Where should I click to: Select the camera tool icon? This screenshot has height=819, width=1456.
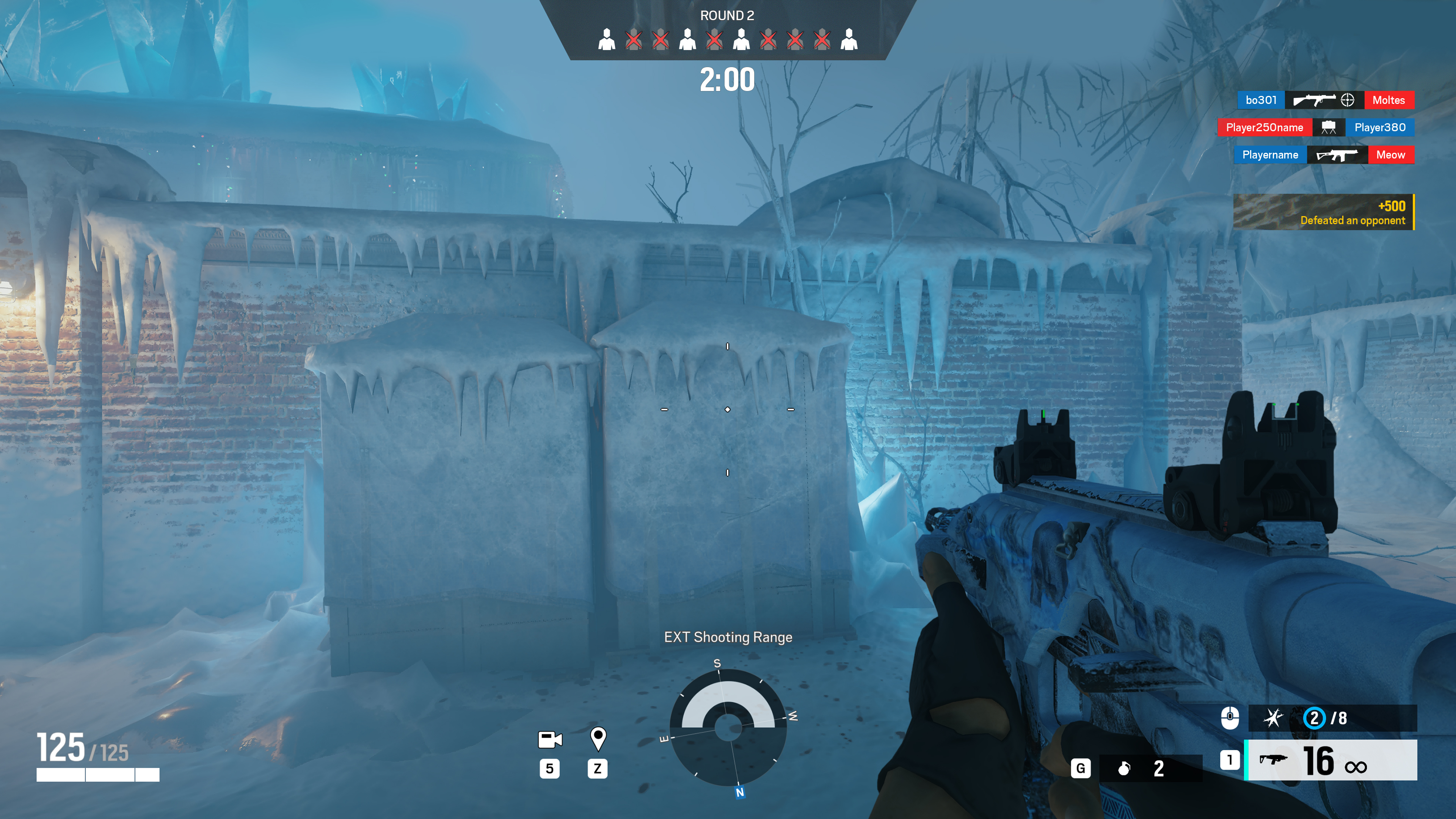click(549, 739)
